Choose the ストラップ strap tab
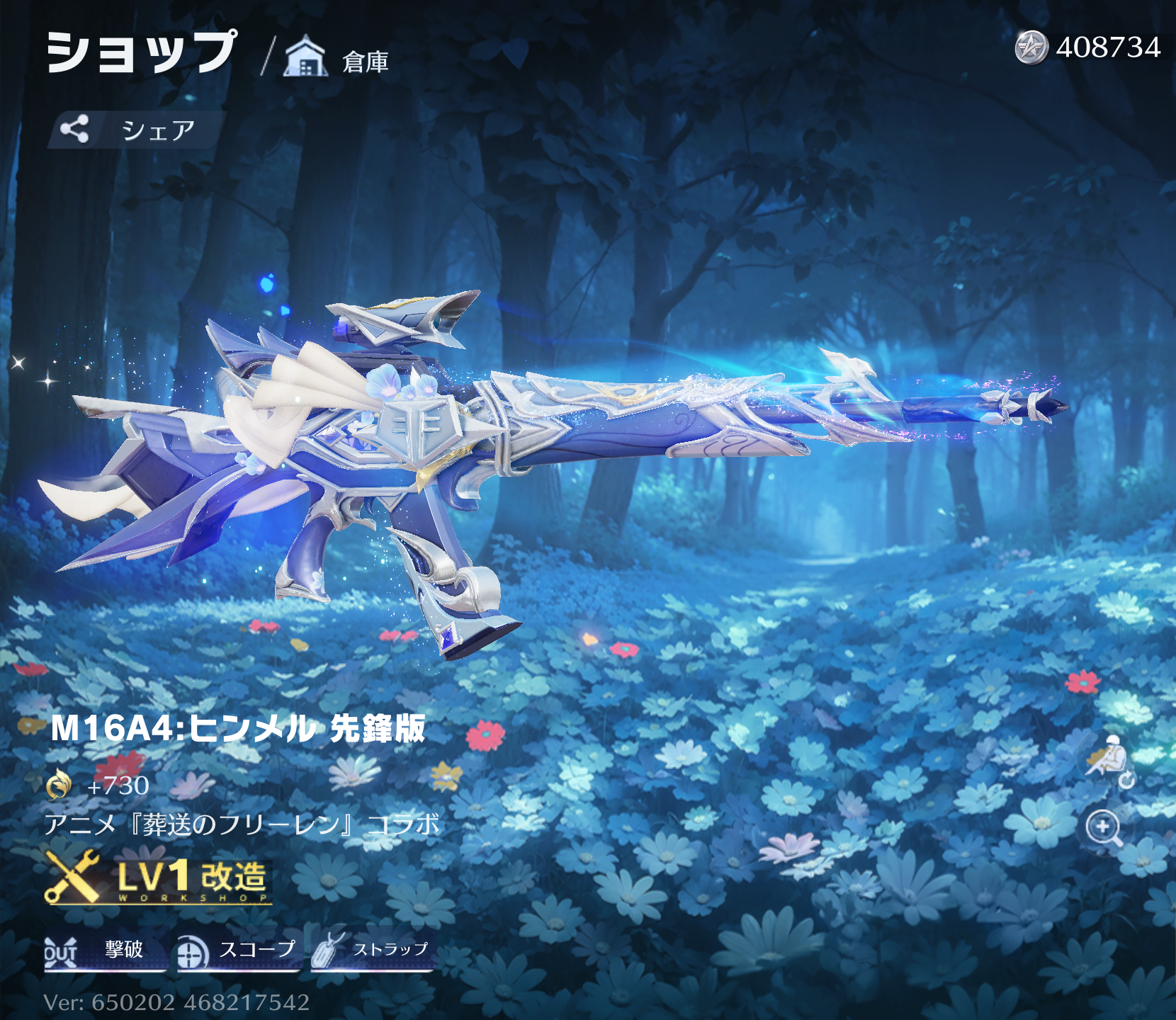Viewport: 1176px width, 1020px height. [x=373, y=950]
